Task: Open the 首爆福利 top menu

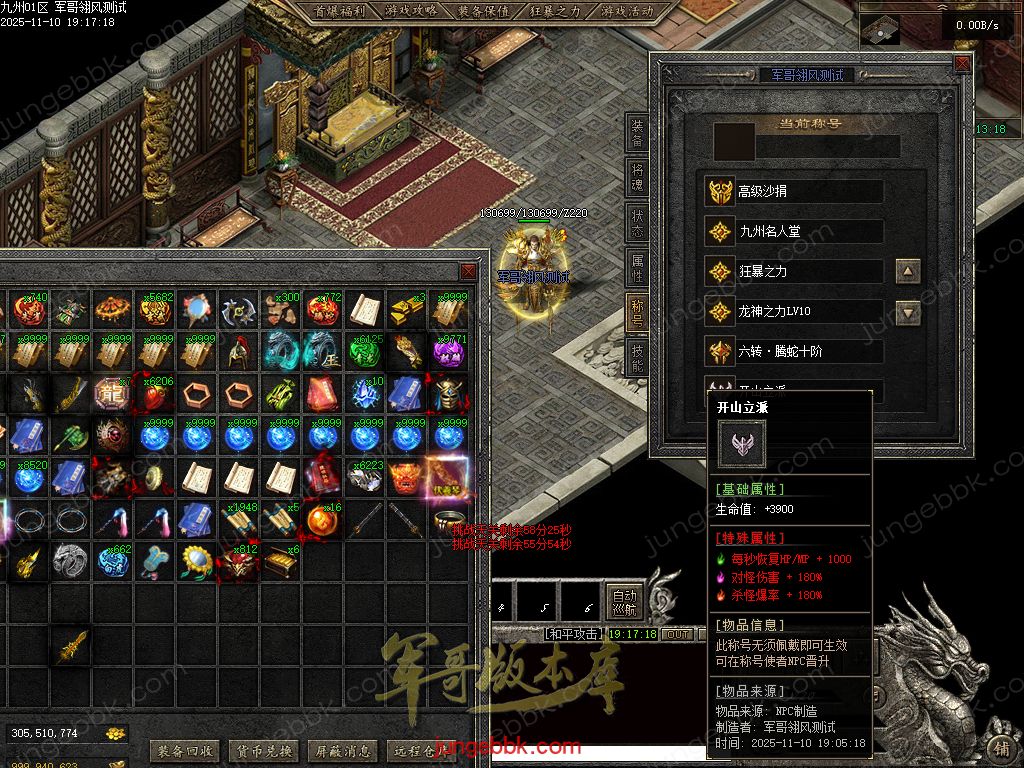Action: (x=339, y=12)
